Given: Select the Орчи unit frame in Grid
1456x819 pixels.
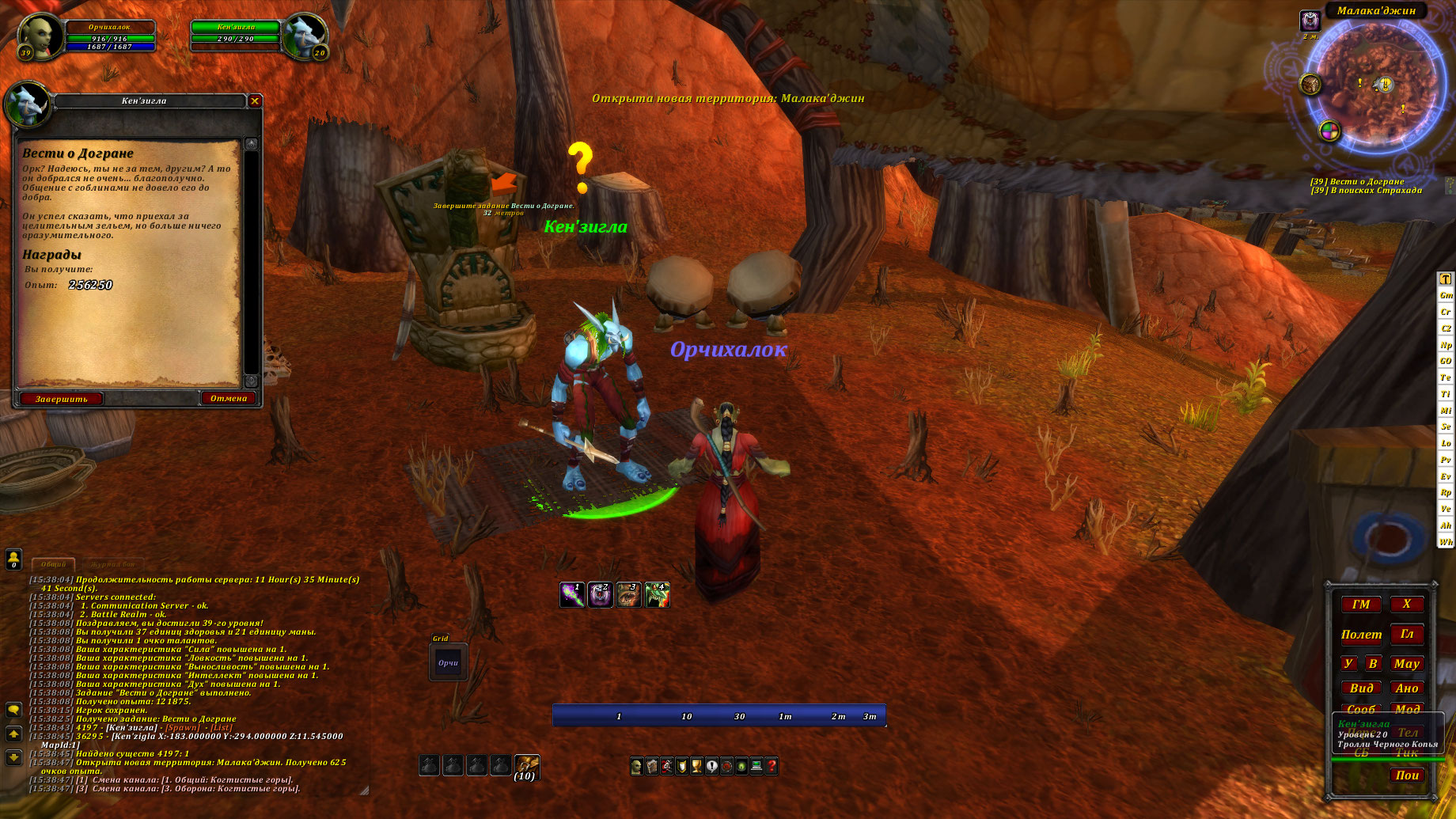Looking at the screenshot, I should (x=448, y=663).
